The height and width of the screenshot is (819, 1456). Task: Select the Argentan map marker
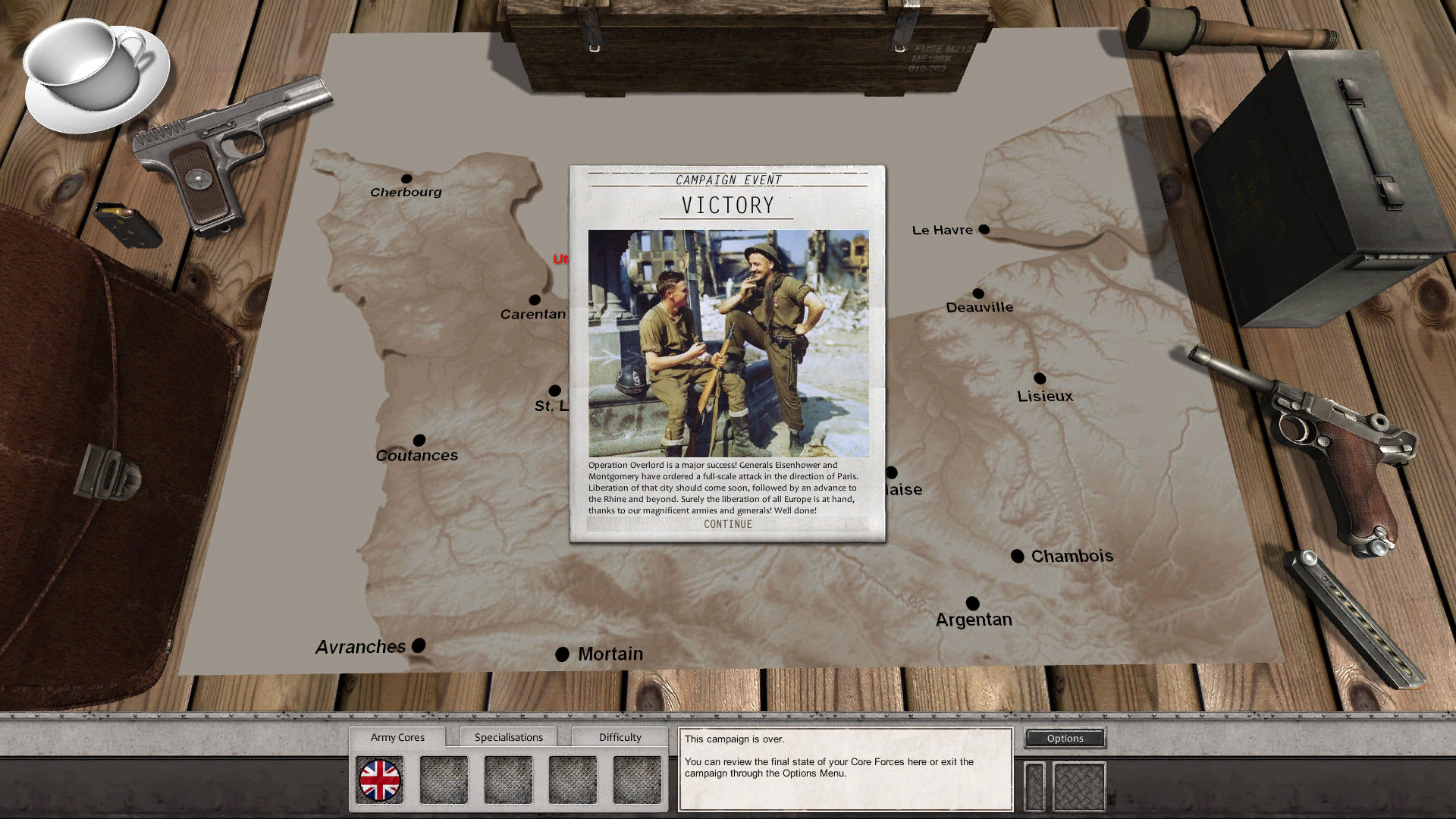973,601
